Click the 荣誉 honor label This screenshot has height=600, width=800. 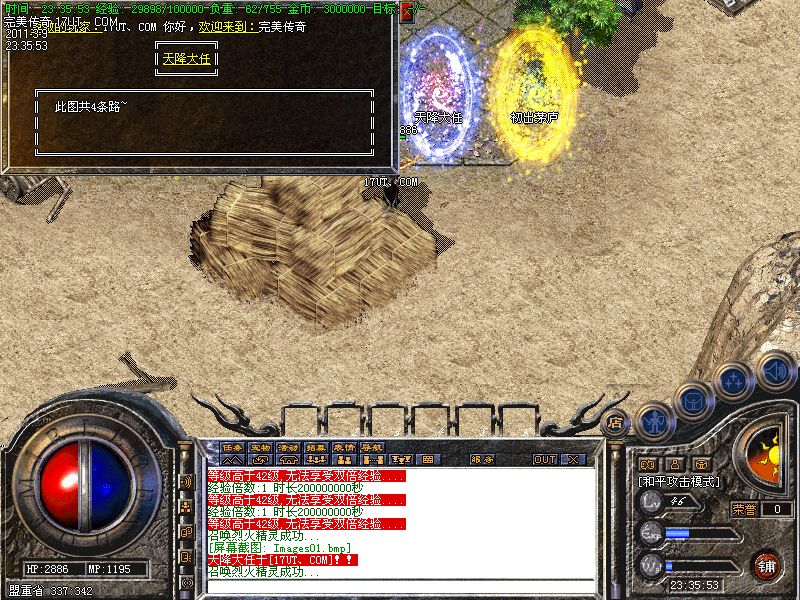coord(743,509)
